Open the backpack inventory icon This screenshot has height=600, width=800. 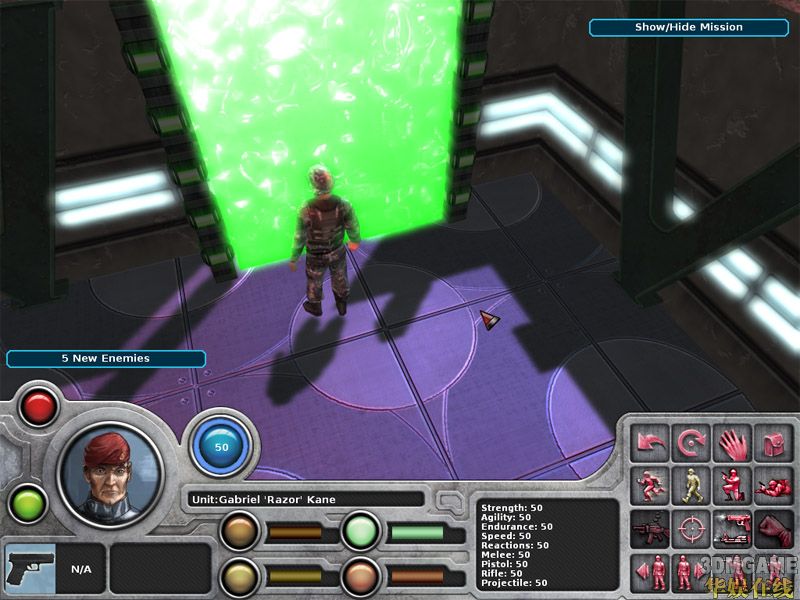pos(773,442)
